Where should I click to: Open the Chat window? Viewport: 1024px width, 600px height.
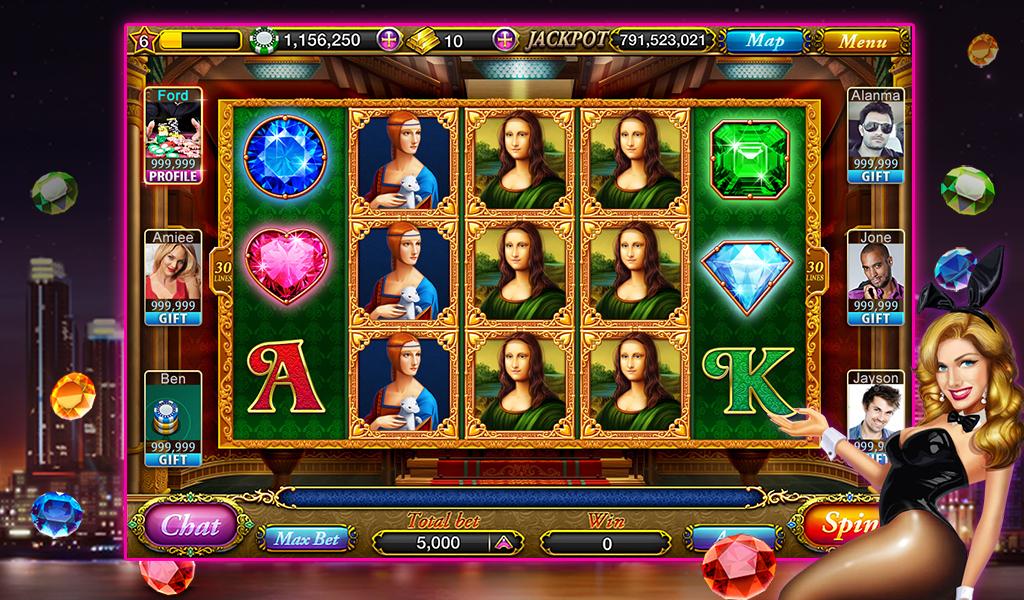[x=191, y=524]
